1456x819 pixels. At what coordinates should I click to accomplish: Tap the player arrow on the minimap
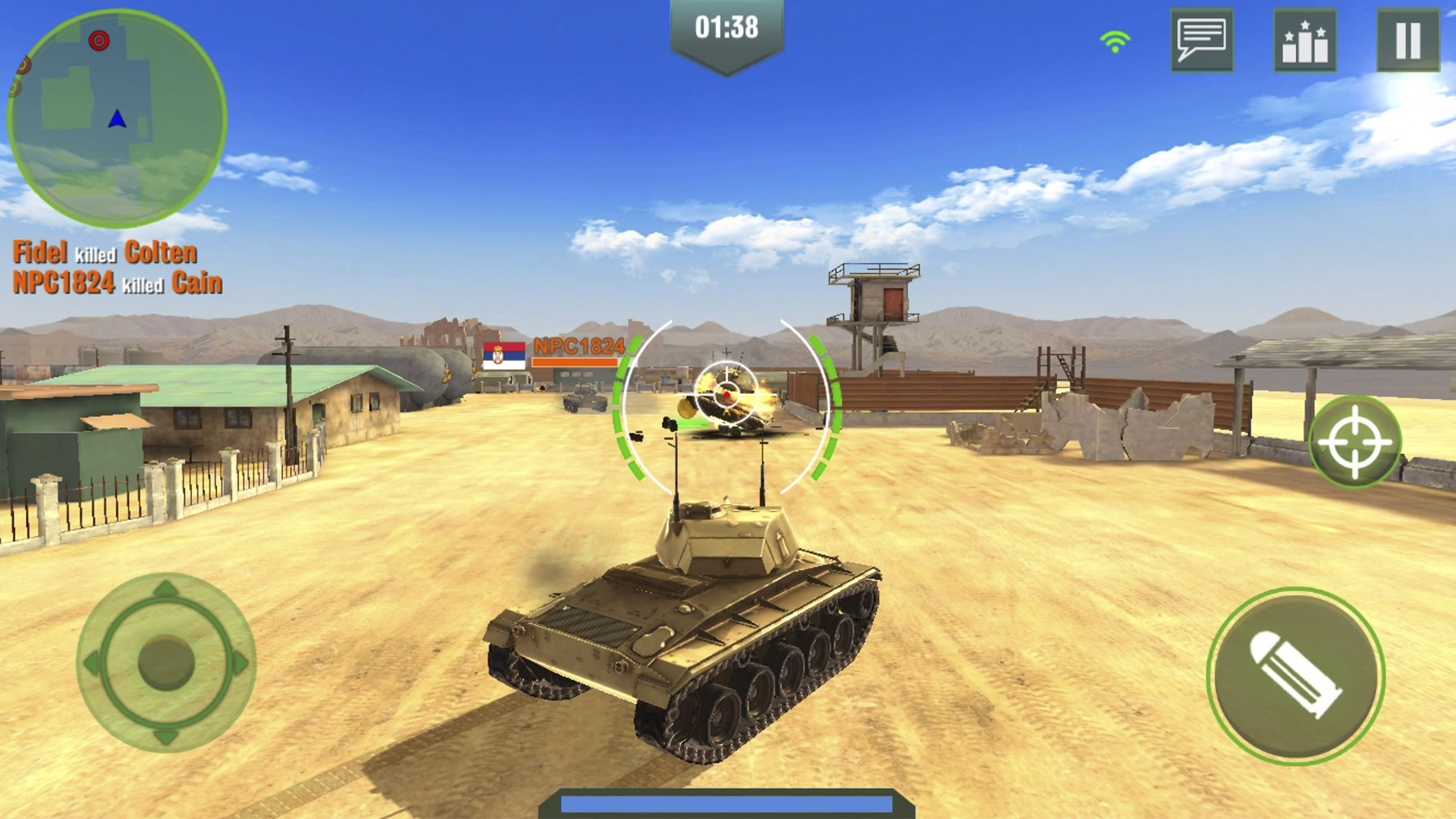click(118, 118)
